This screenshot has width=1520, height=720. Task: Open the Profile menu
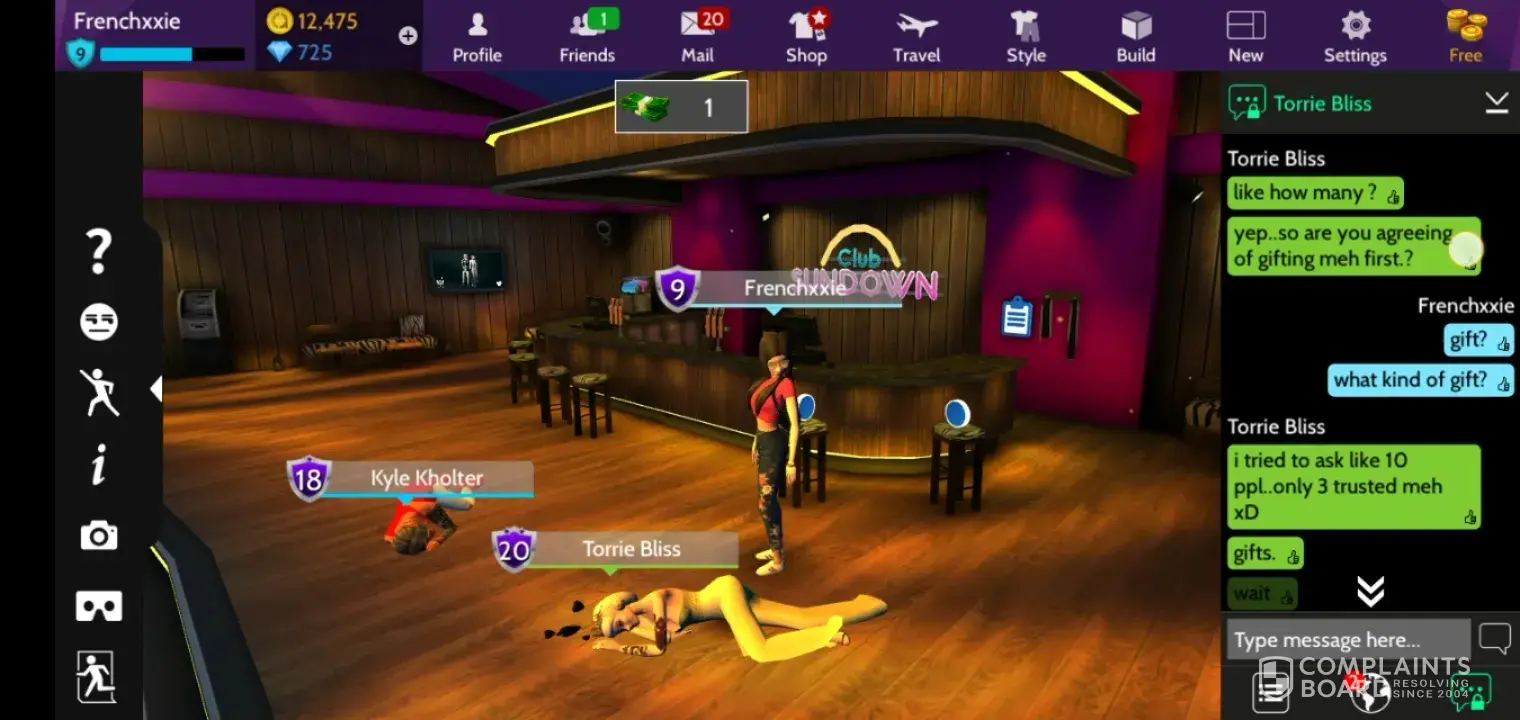pos(477,36)
